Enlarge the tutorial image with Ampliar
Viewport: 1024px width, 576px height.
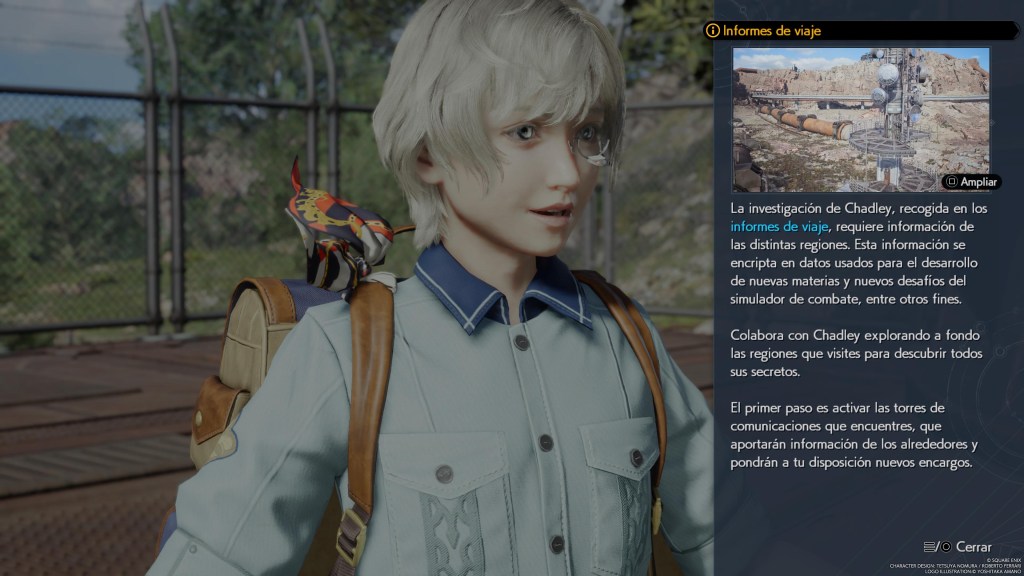[x=971, y=182]
